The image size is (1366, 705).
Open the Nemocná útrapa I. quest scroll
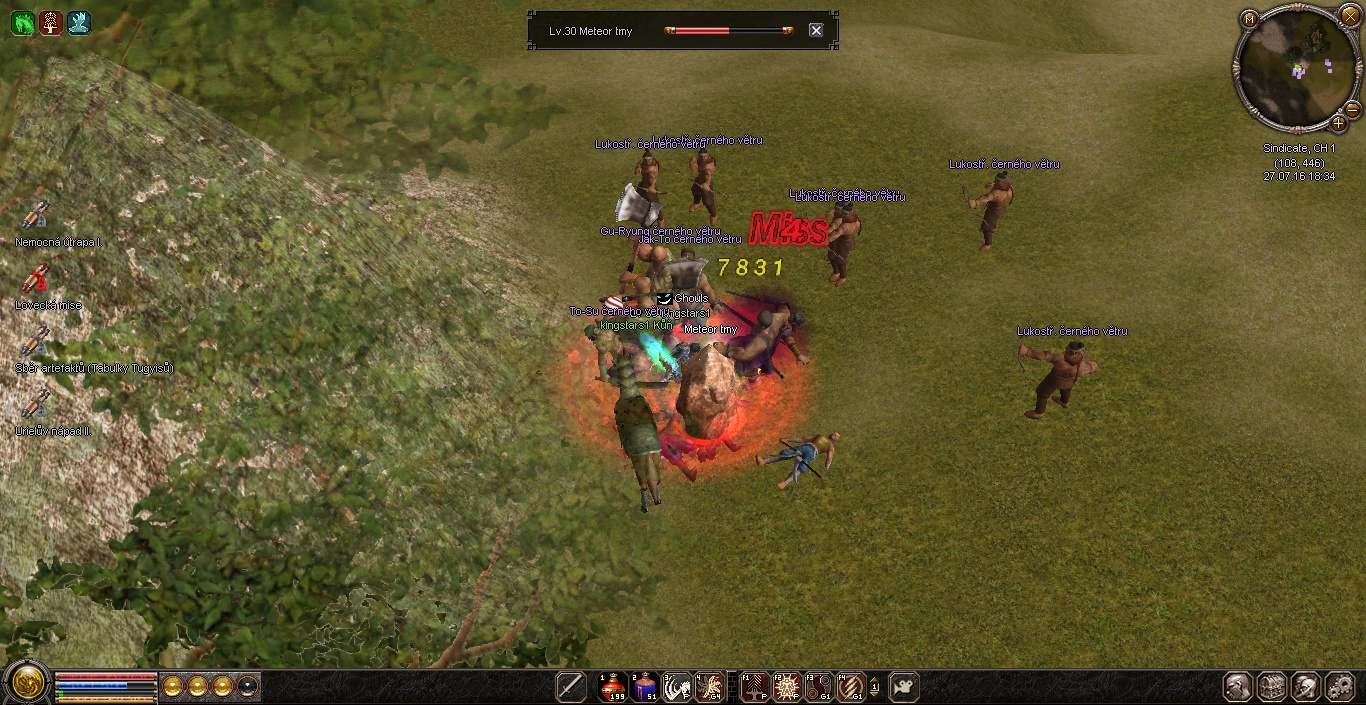[x=36, y=215]
